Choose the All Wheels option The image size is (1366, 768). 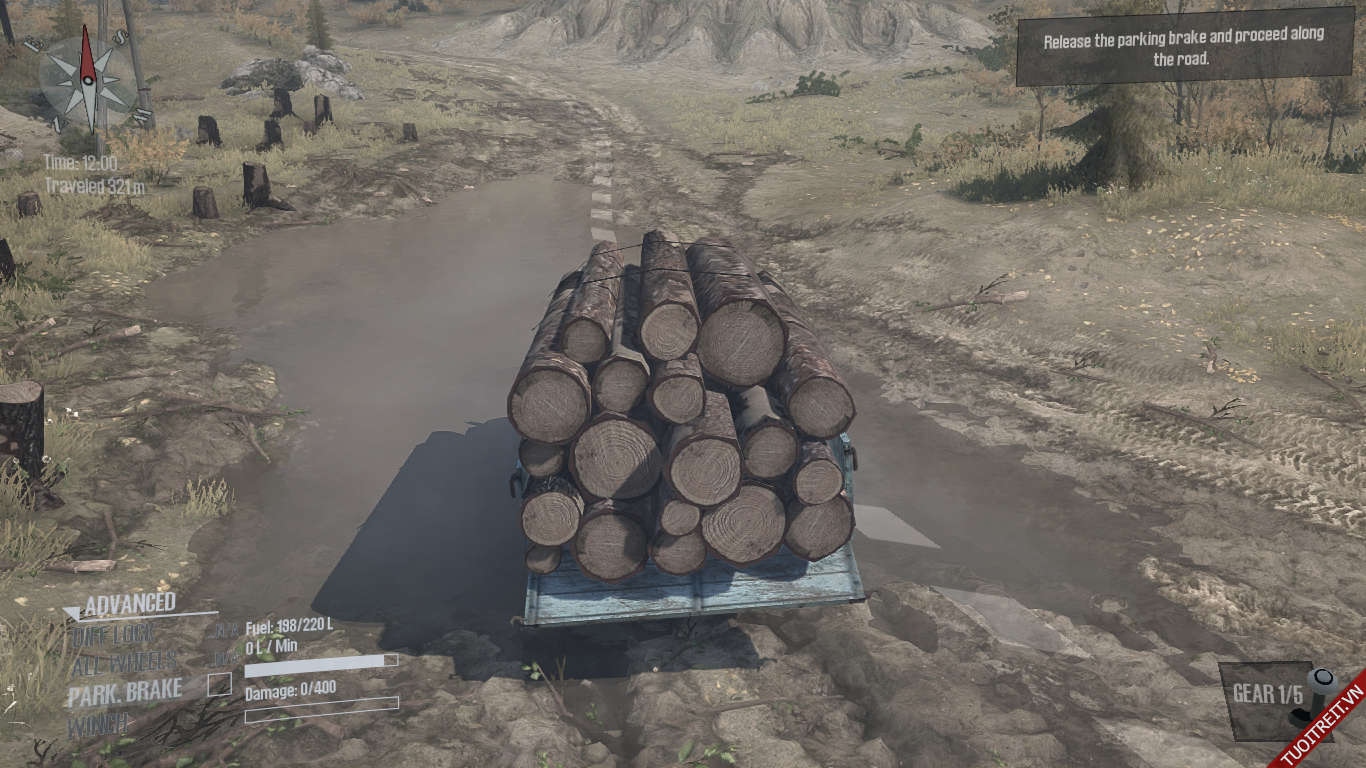click(124, 662)
